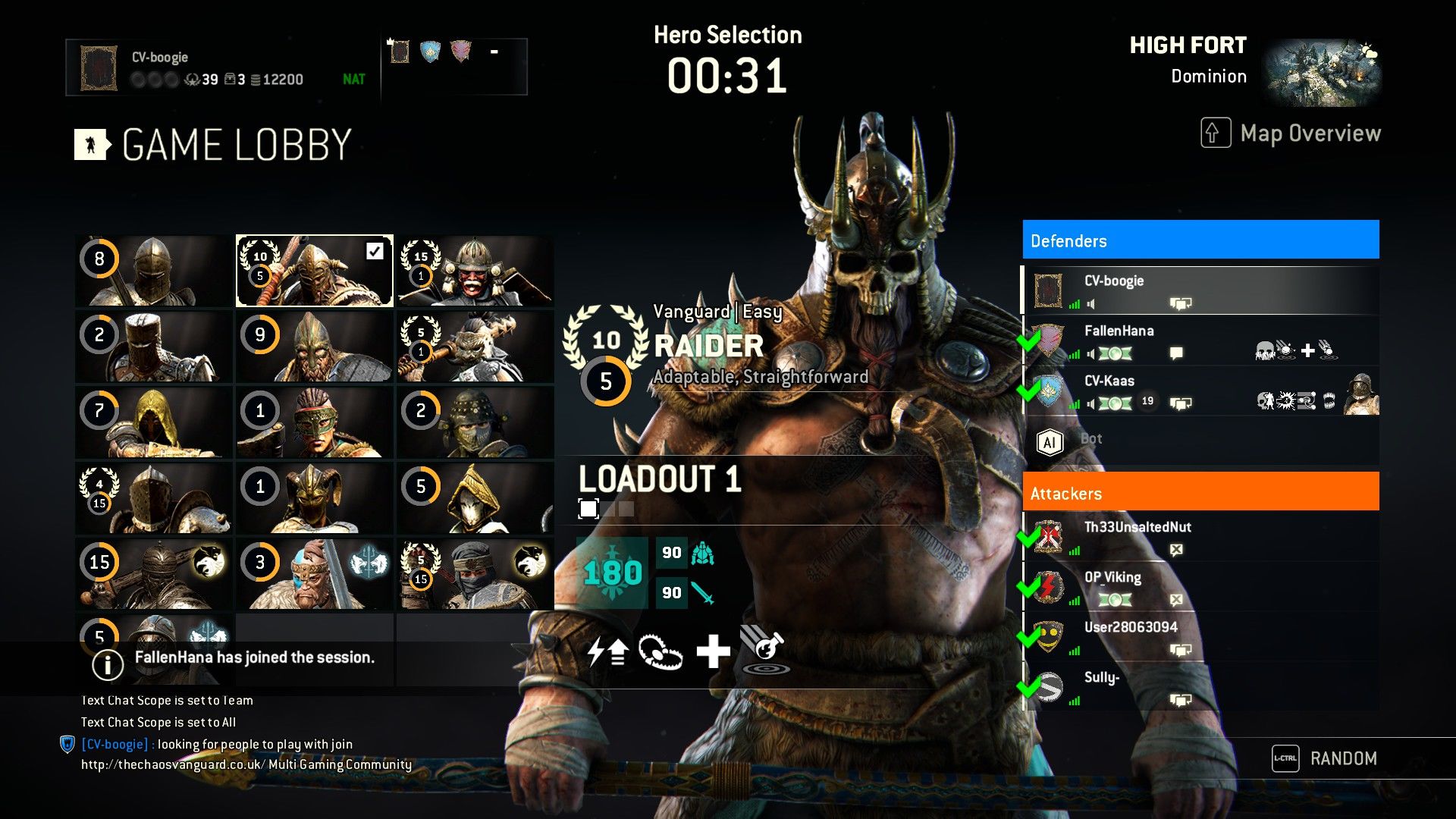The height and width of the screenshot is (819, 1456).
Task: Pick the Conqueror hero with flat-top helmet
Action: [154, 347]
